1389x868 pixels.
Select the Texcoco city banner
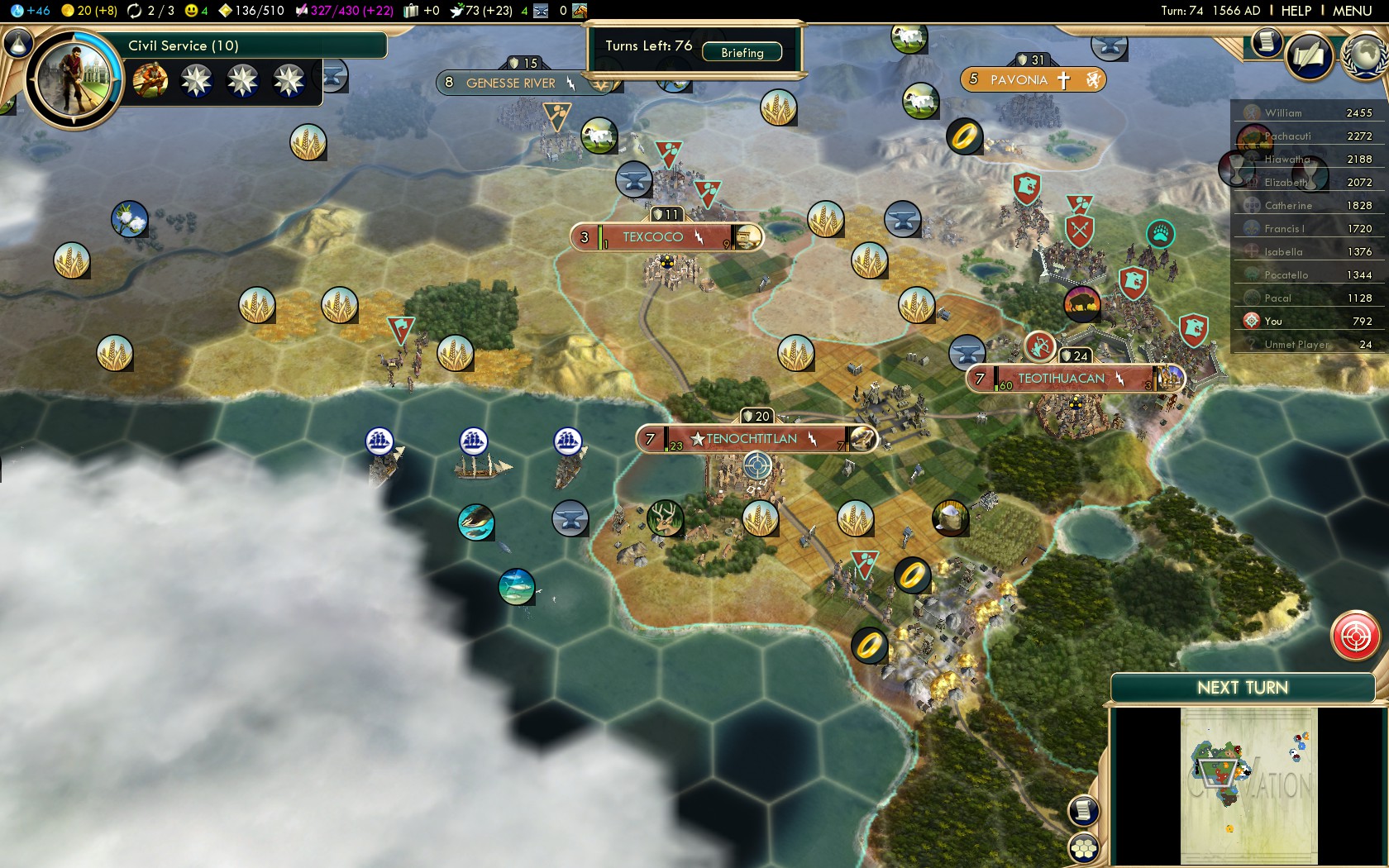(x=653, y=237)
